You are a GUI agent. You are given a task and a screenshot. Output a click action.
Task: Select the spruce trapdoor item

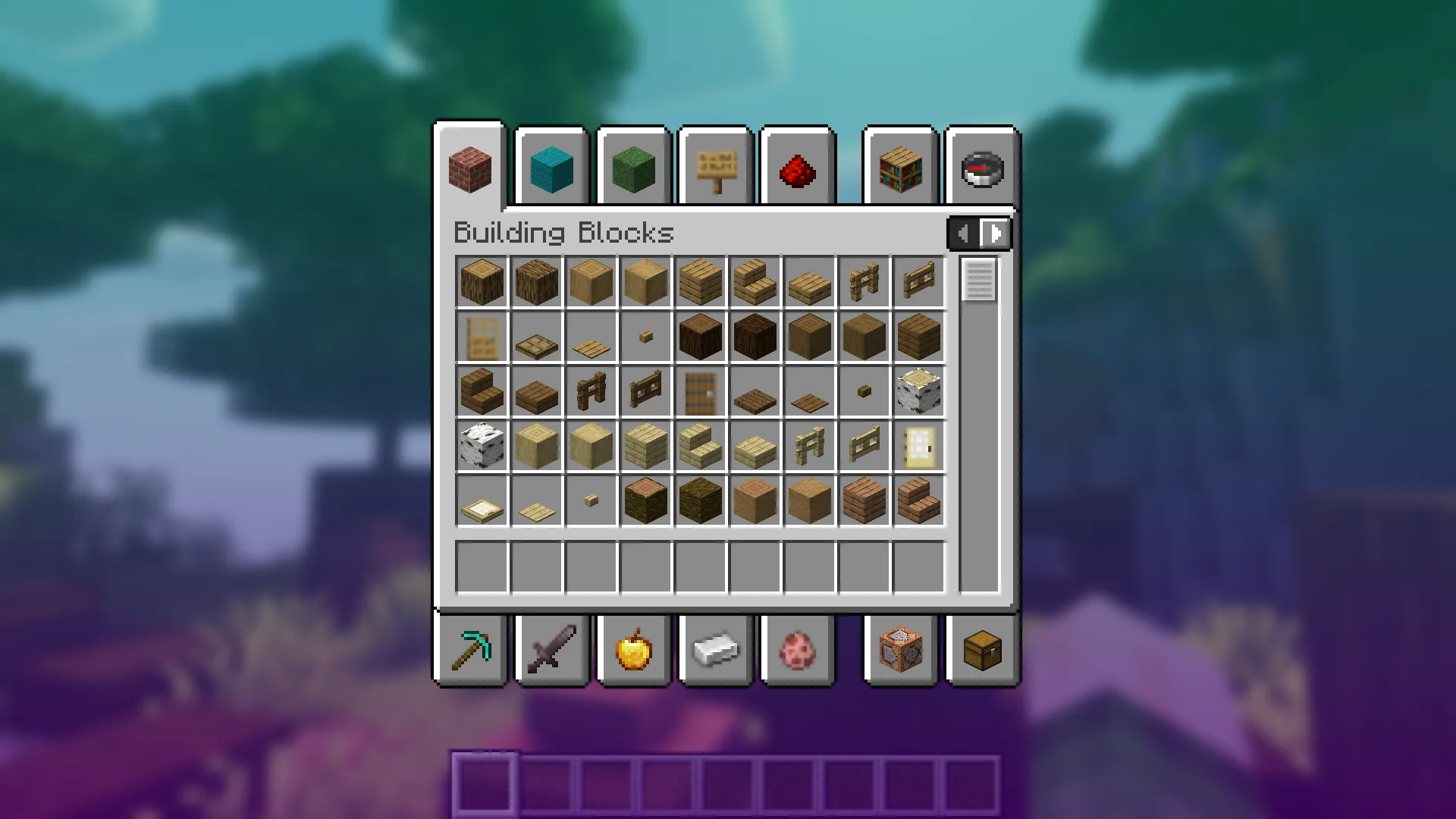pyautogui.click(x=755, y=391)
